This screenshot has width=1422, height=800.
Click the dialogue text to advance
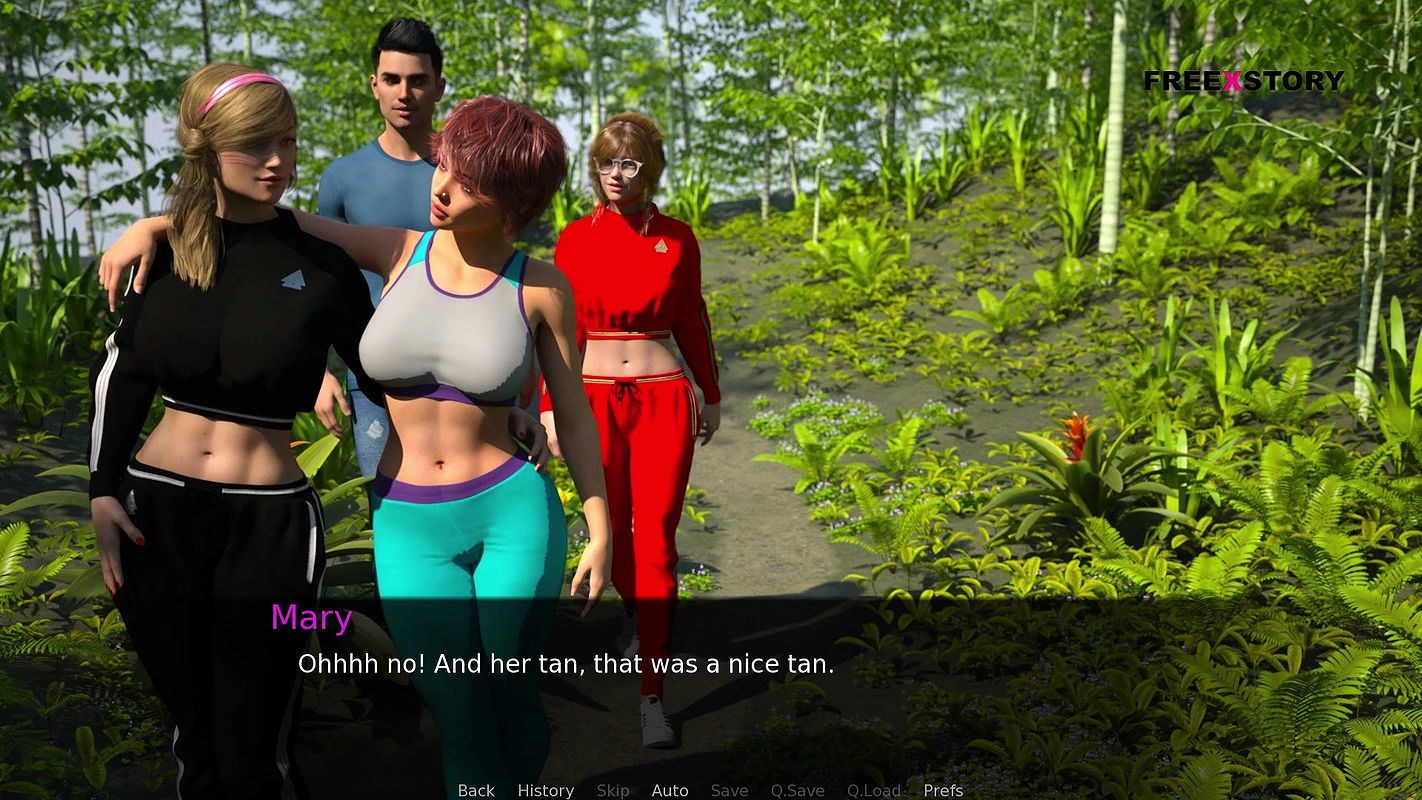pyautogui.click(x=565, y=663)
